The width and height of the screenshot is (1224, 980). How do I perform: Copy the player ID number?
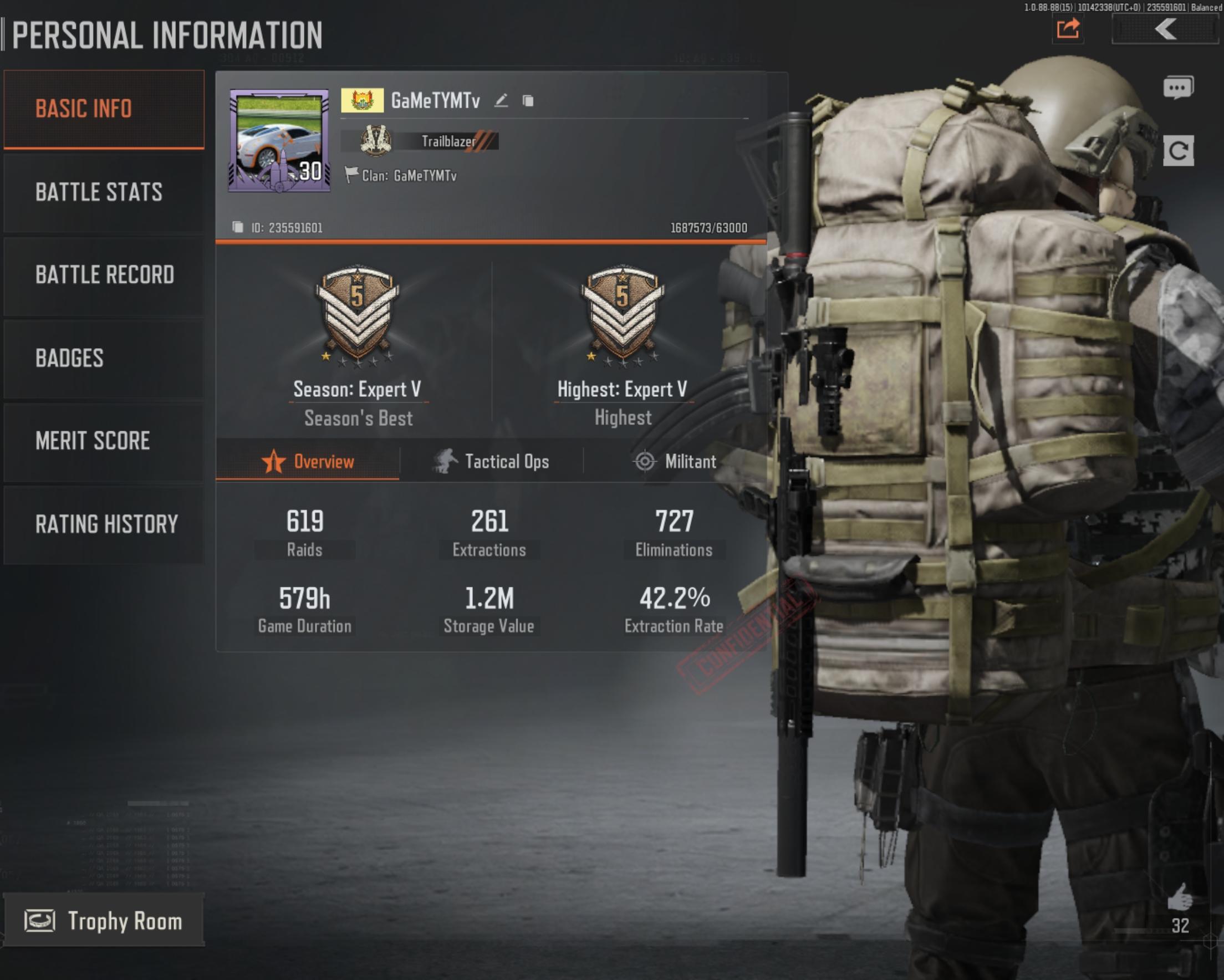pyautogui.click(x=237, y=228)
